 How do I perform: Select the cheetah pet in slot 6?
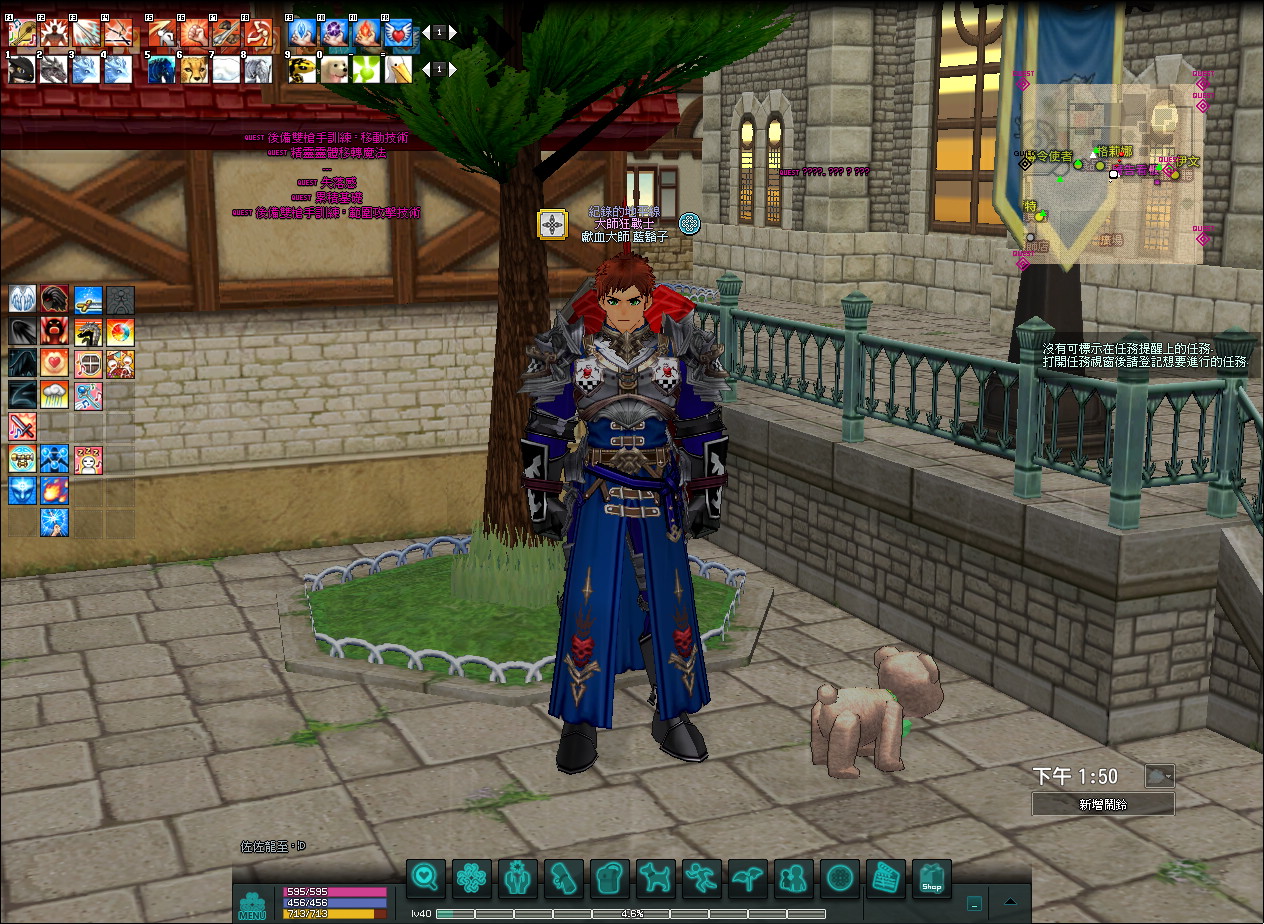coord(194,69)
